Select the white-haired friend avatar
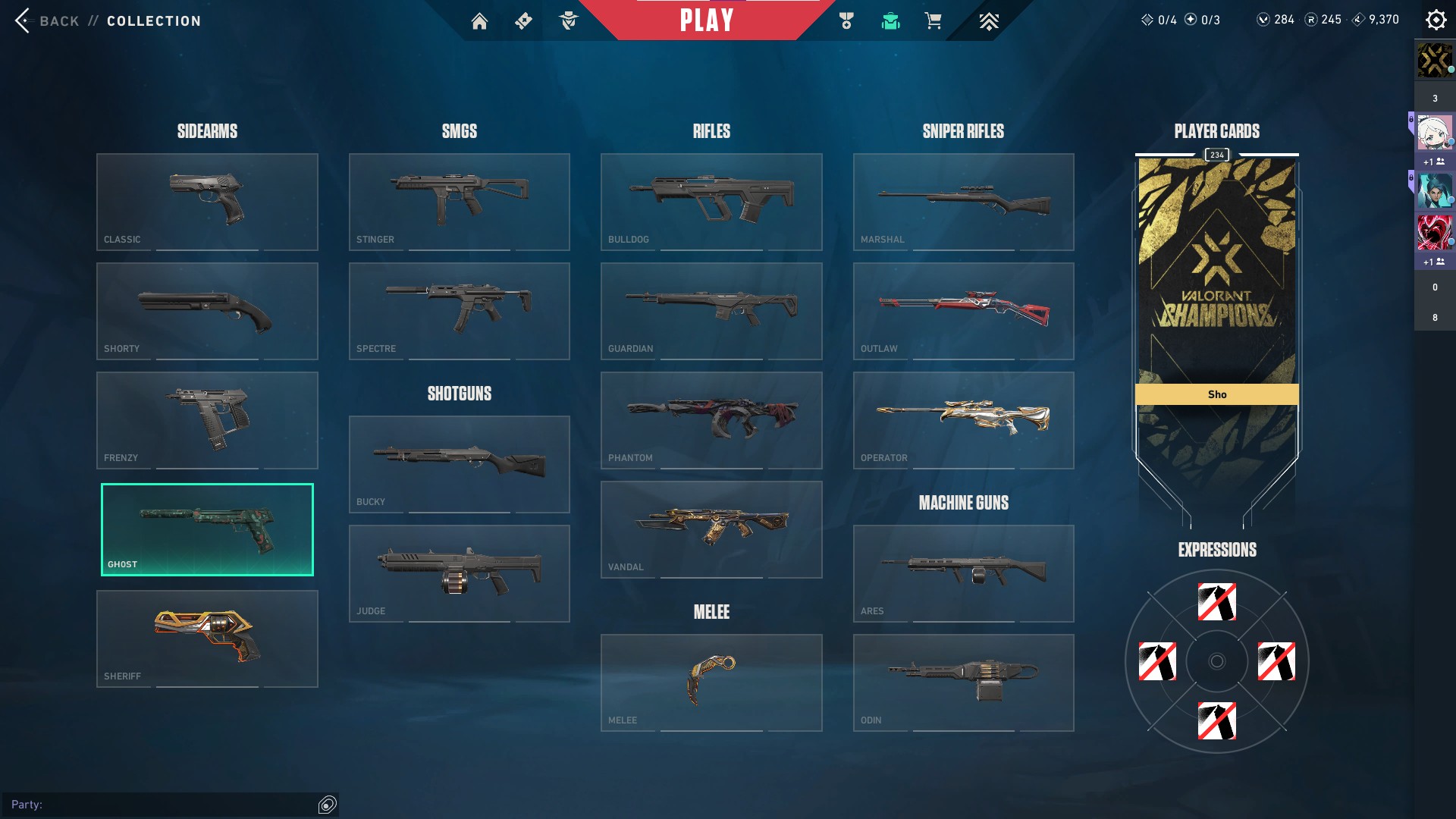The height and width of the screenshot is (819, 1456). tap(1434, 133)
